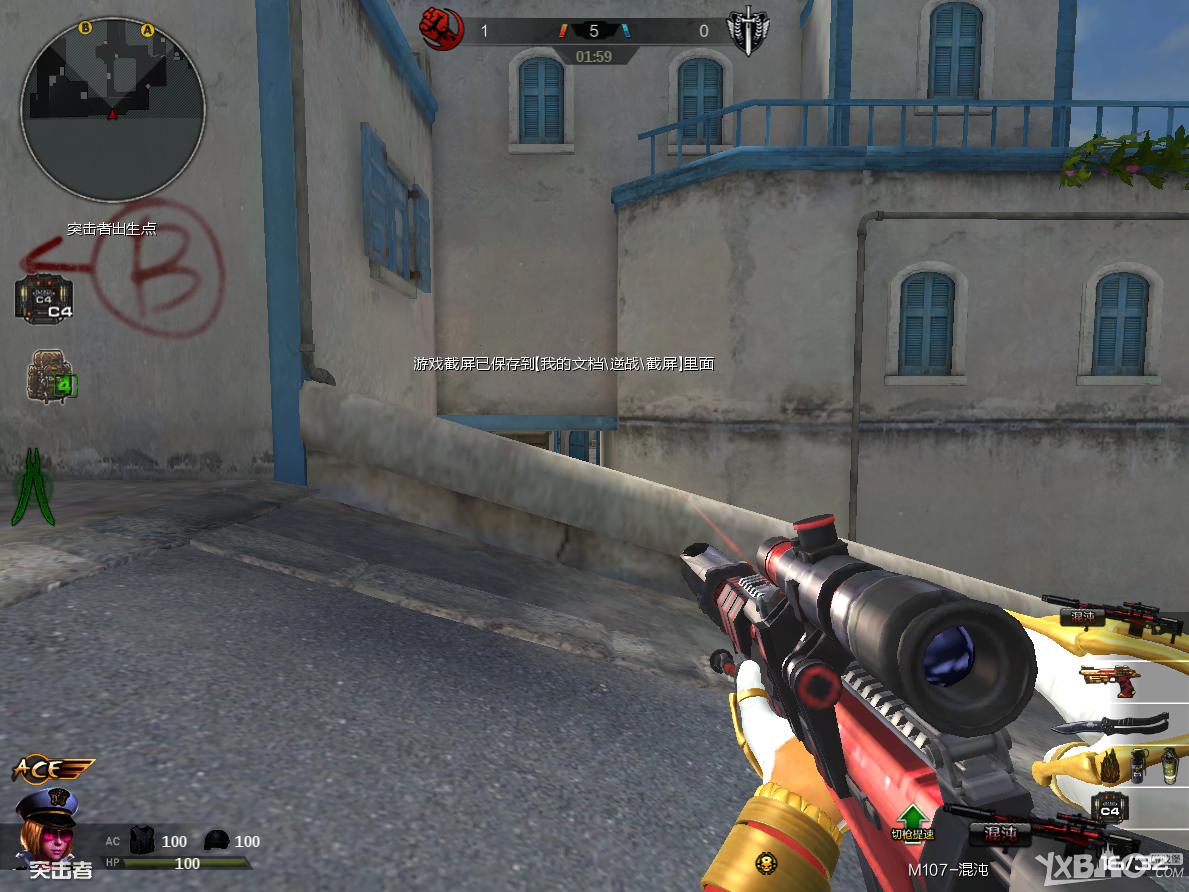Select the red fist team emblem
Viewport: 1189px width, 892px height.
point(441,28)
